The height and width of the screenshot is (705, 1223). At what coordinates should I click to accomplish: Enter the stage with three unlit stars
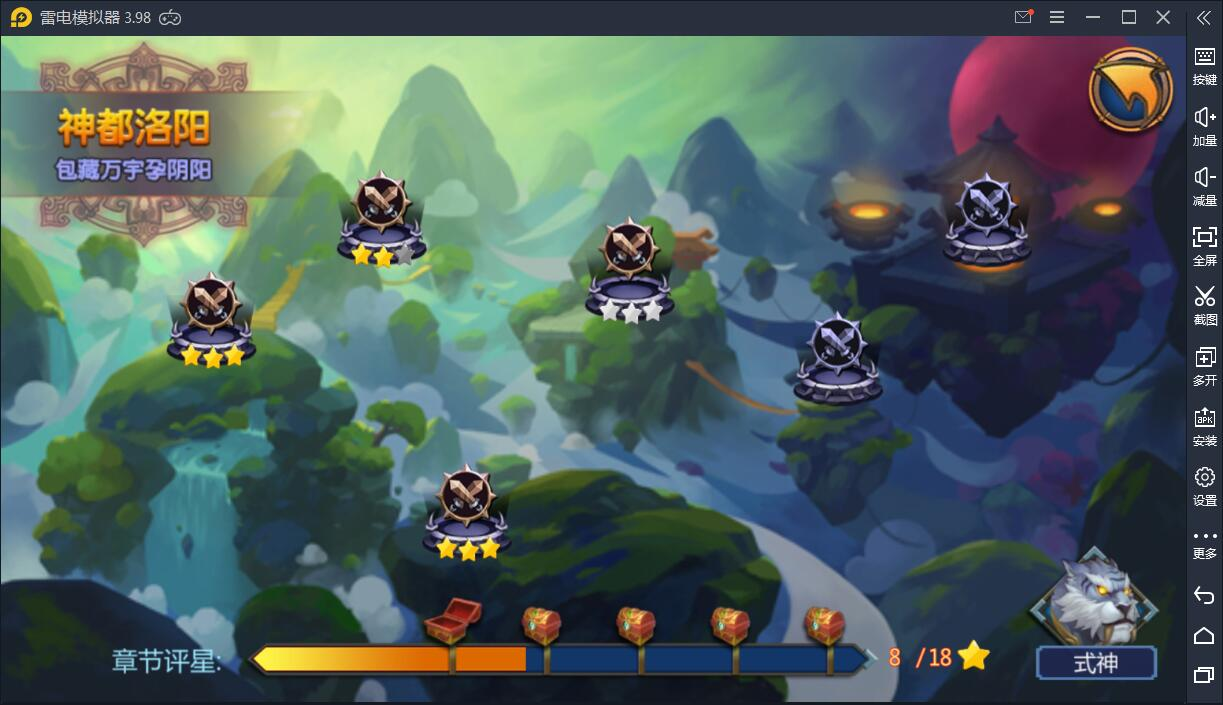(x=629, y=268)
